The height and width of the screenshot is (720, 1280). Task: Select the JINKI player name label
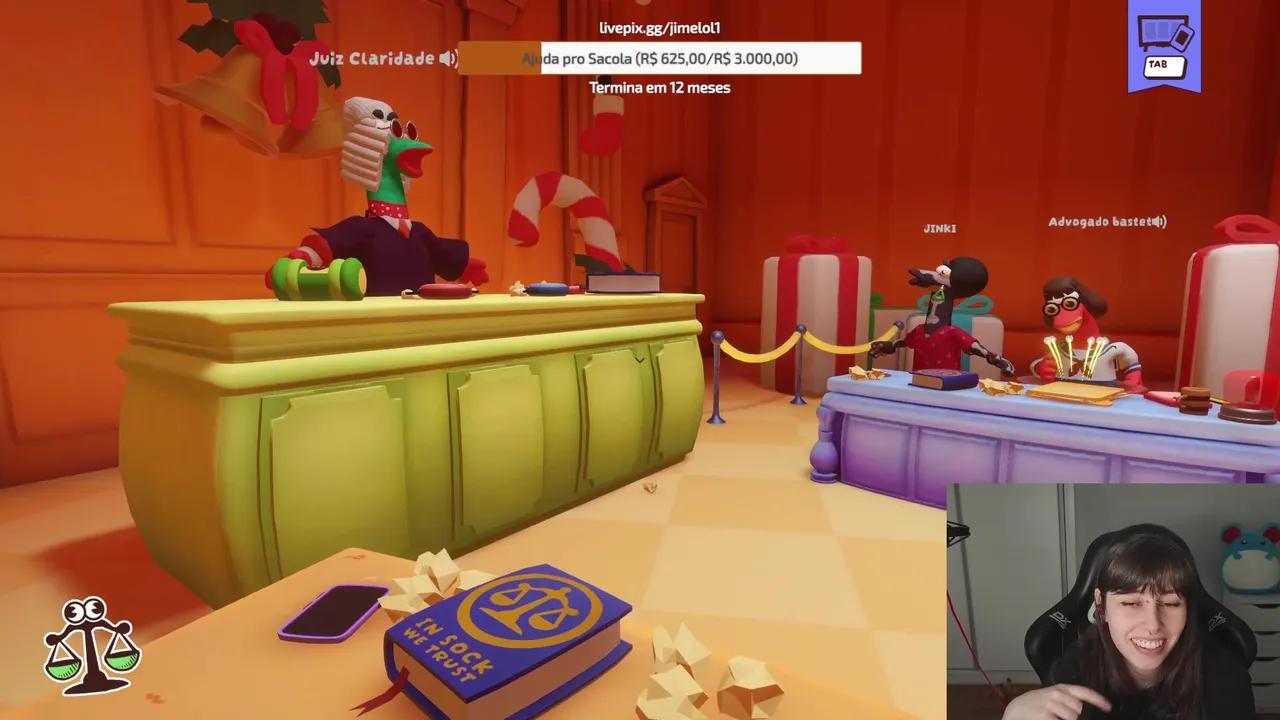point(941,228)
